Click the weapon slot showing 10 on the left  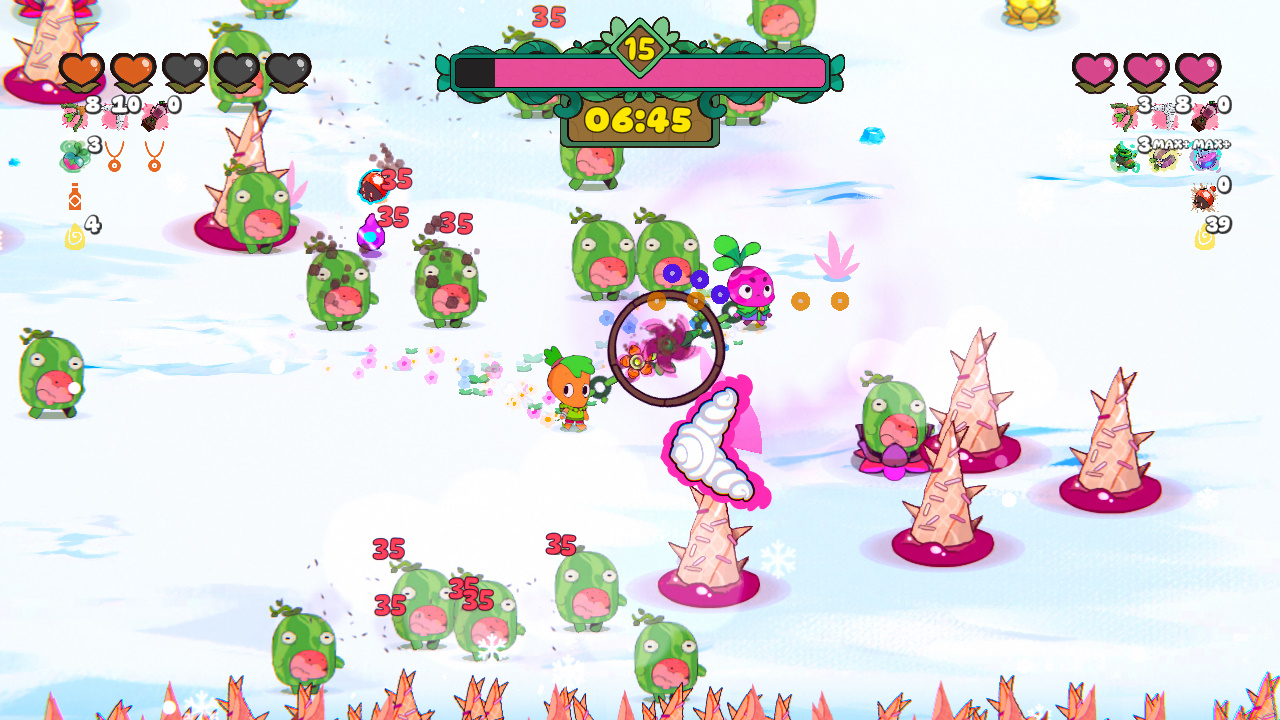(x=113, y=118)
